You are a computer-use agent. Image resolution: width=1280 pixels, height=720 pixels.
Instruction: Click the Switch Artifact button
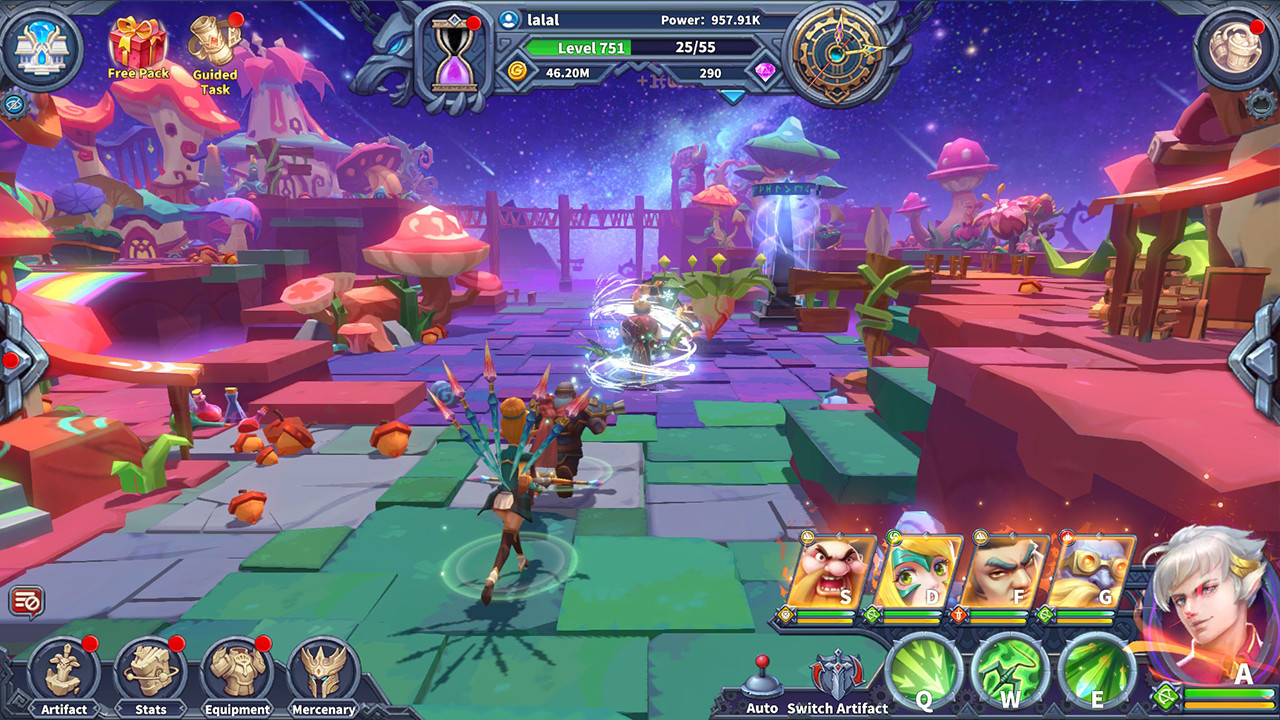click(837, 679)
